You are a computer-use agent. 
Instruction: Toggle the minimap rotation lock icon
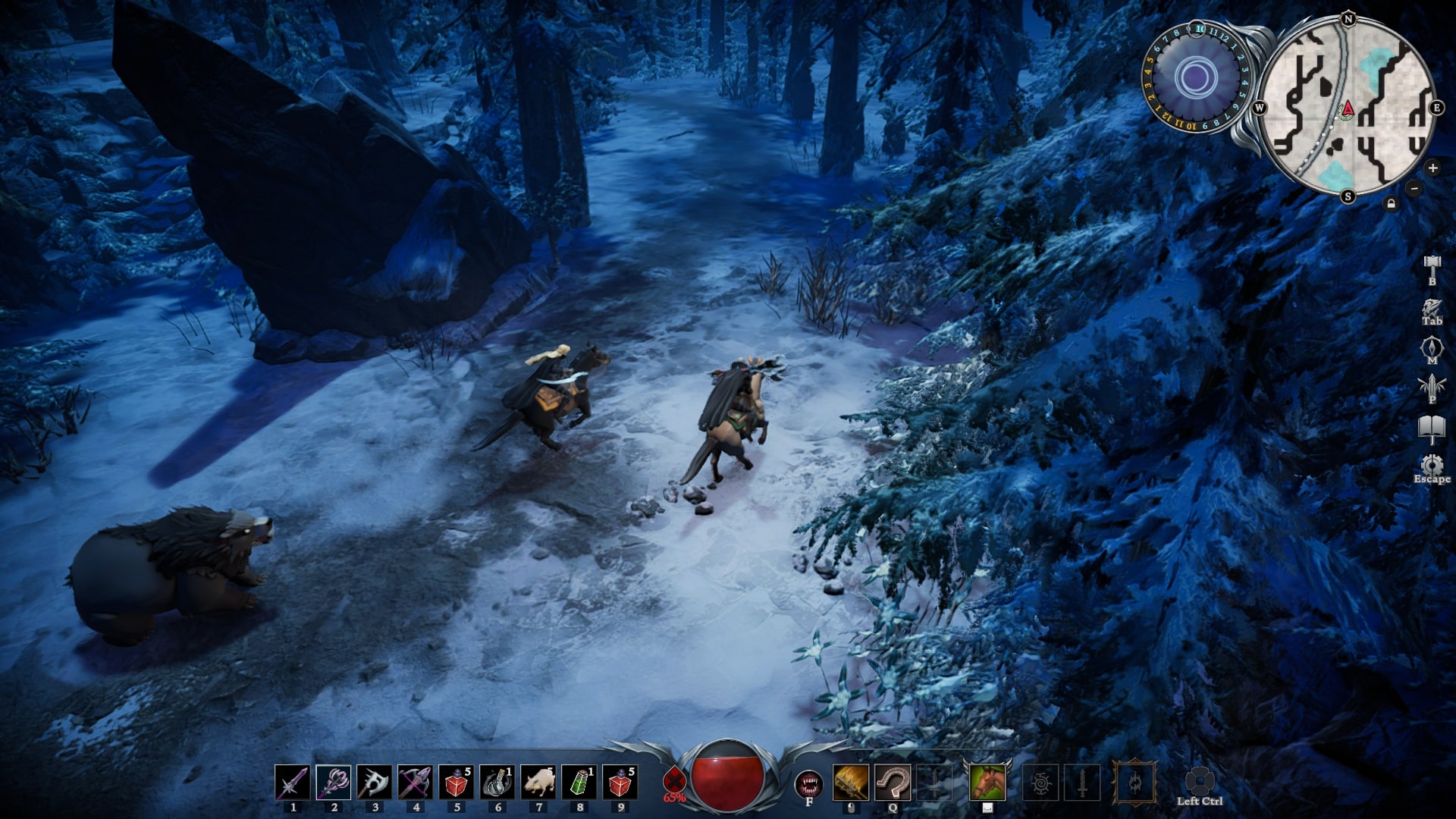coord(1391,203)
